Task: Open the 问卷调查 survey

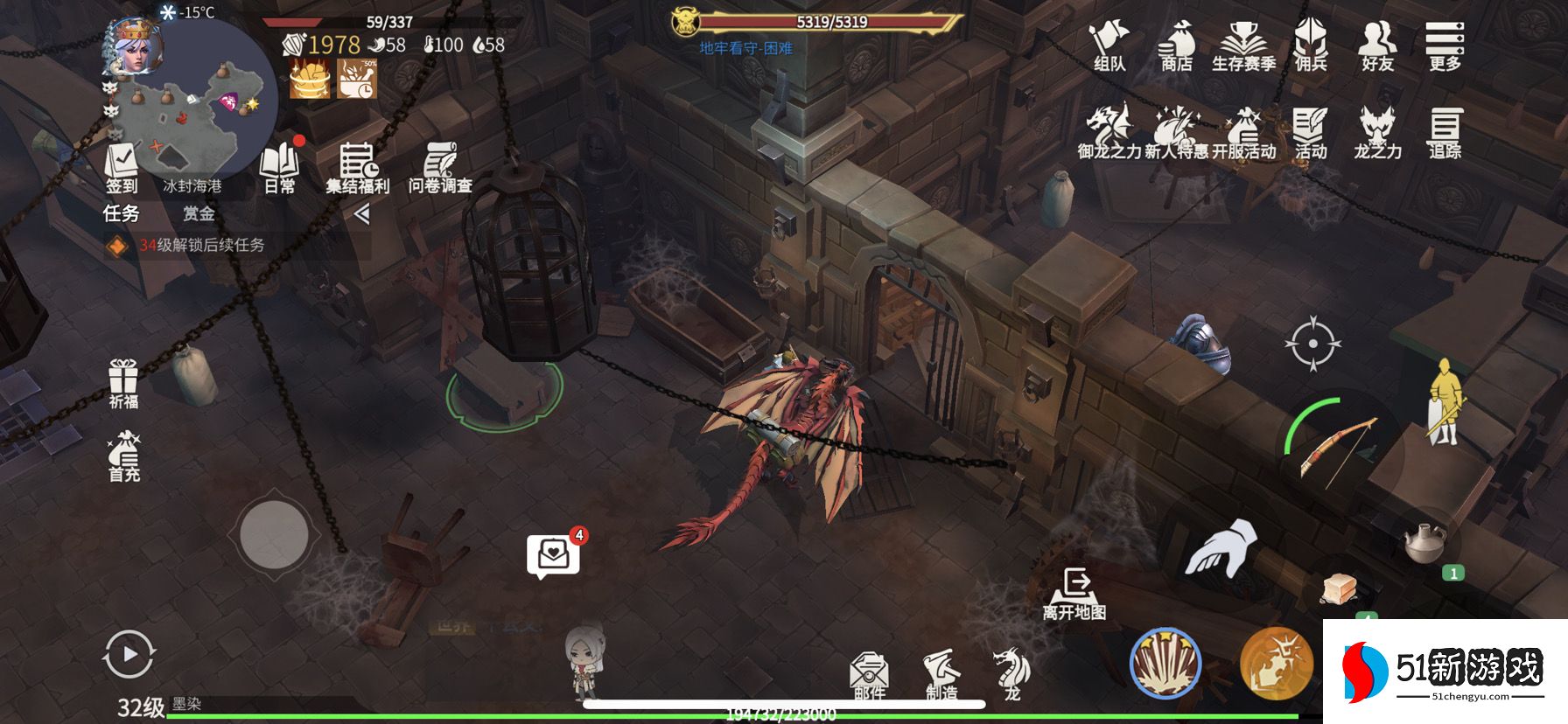Action: click(440, 168)
